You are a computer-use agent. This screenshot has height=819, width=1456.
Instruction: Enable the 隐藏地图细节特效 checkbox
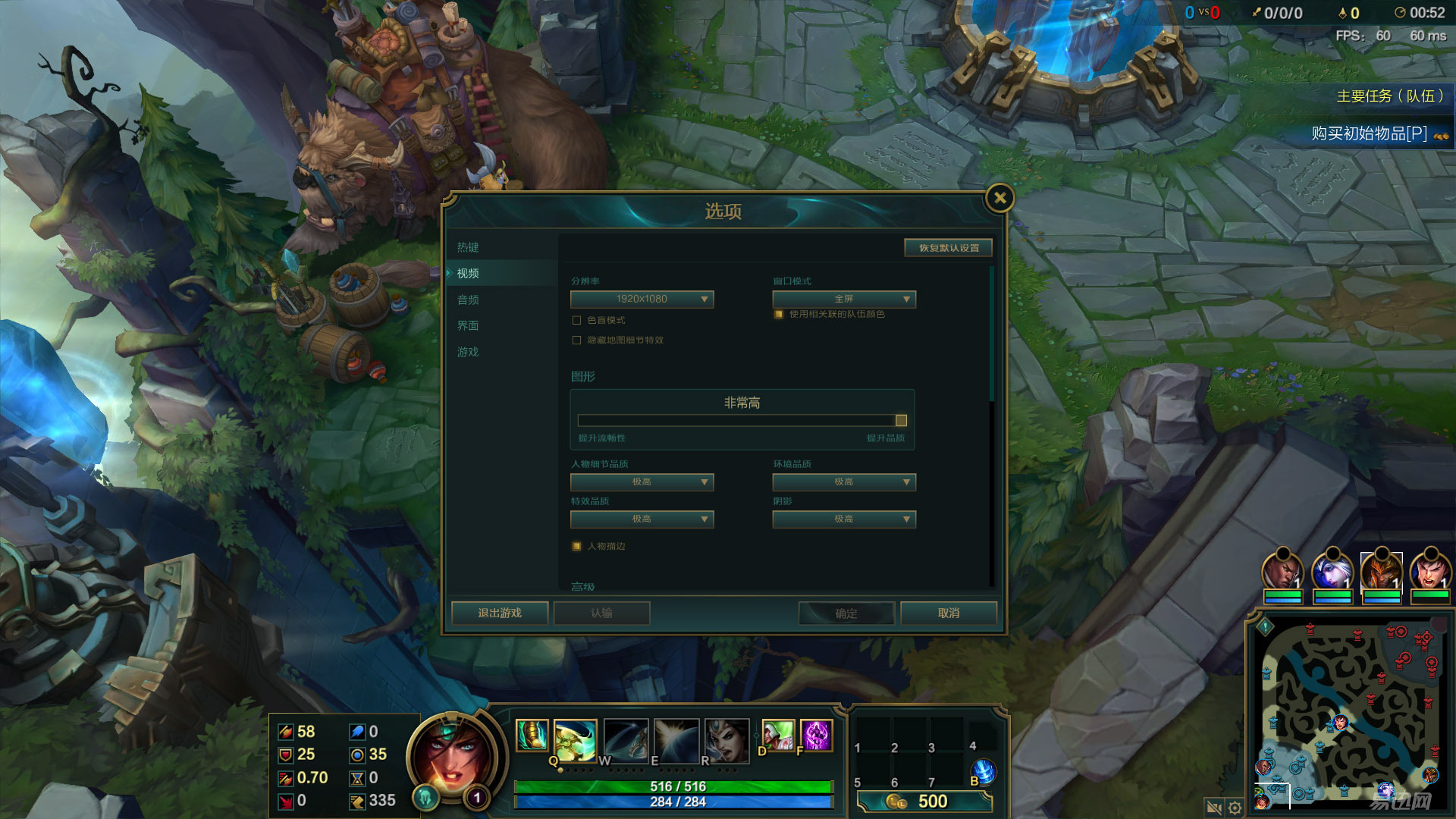577,340
